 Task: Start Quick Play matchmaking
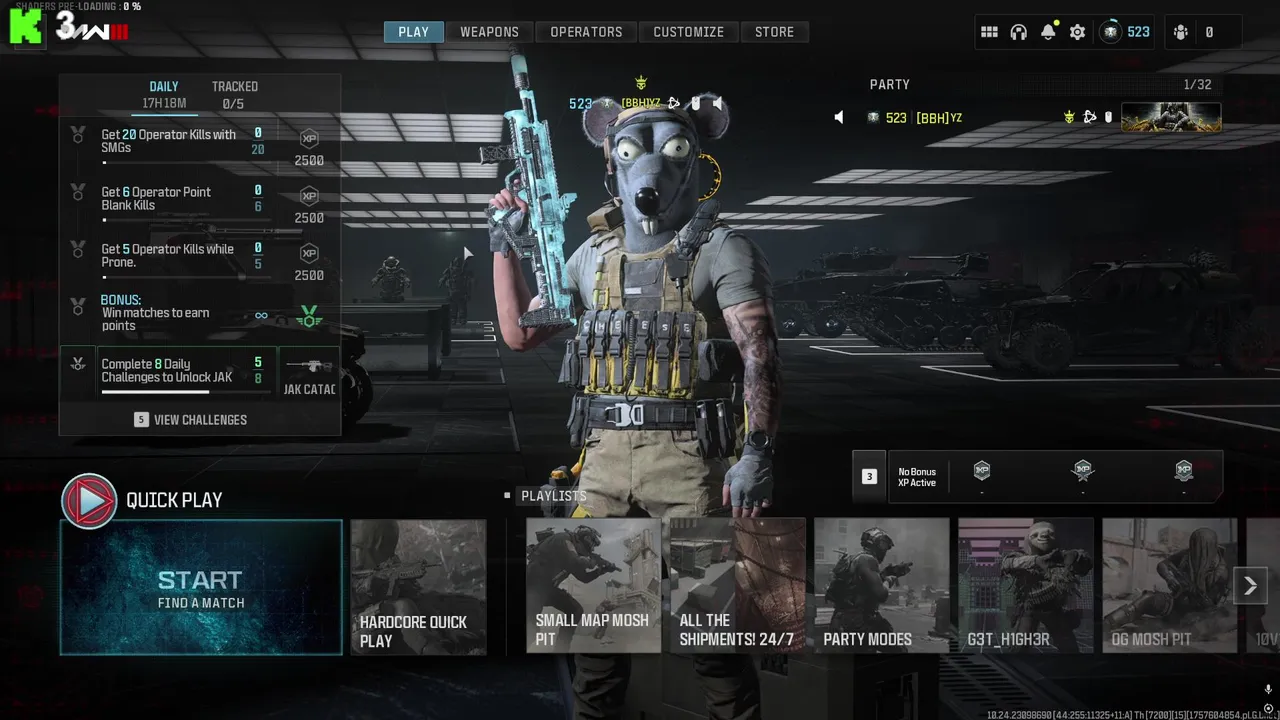[x=201, y=588]
